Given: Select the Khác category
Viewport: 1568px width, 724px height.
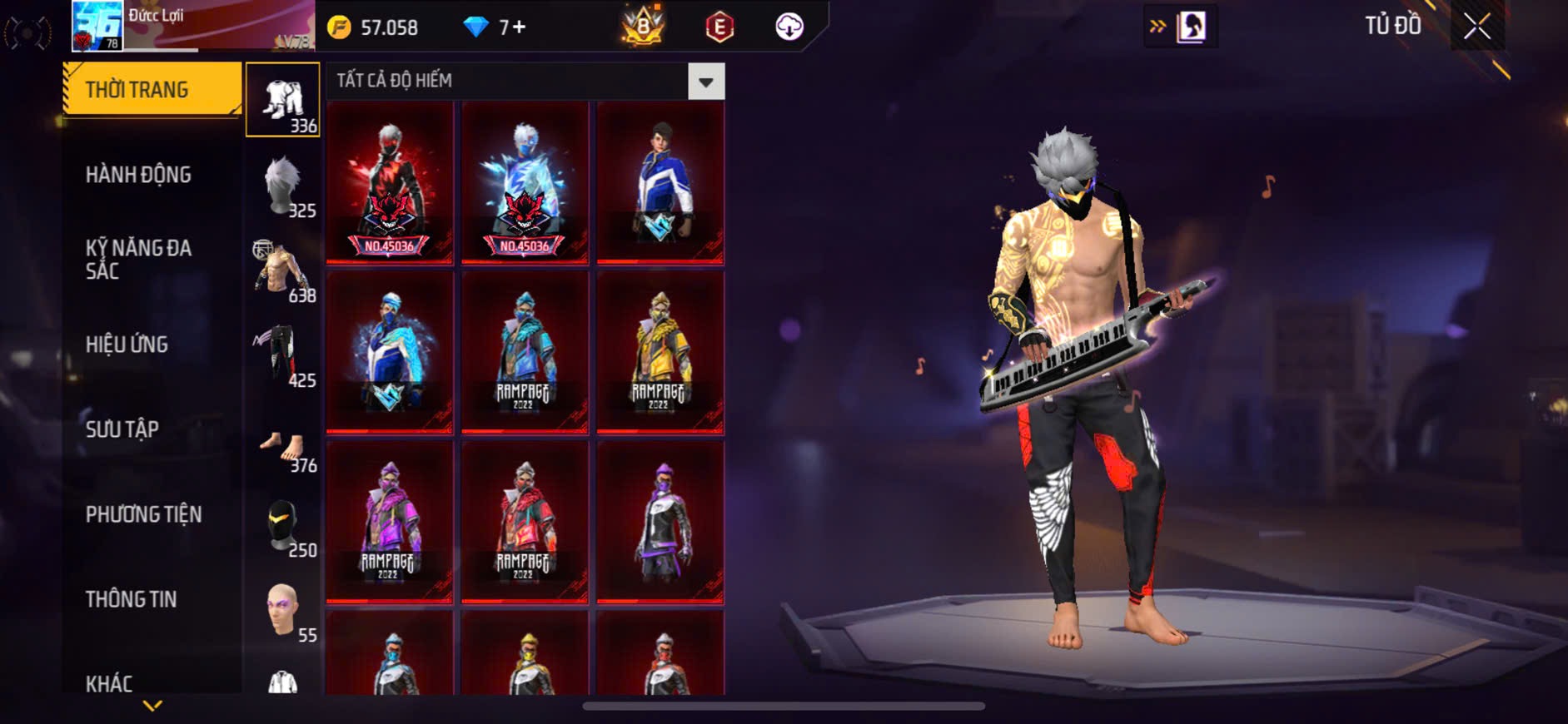Looking at the screenshot, I should coord(109,684).
